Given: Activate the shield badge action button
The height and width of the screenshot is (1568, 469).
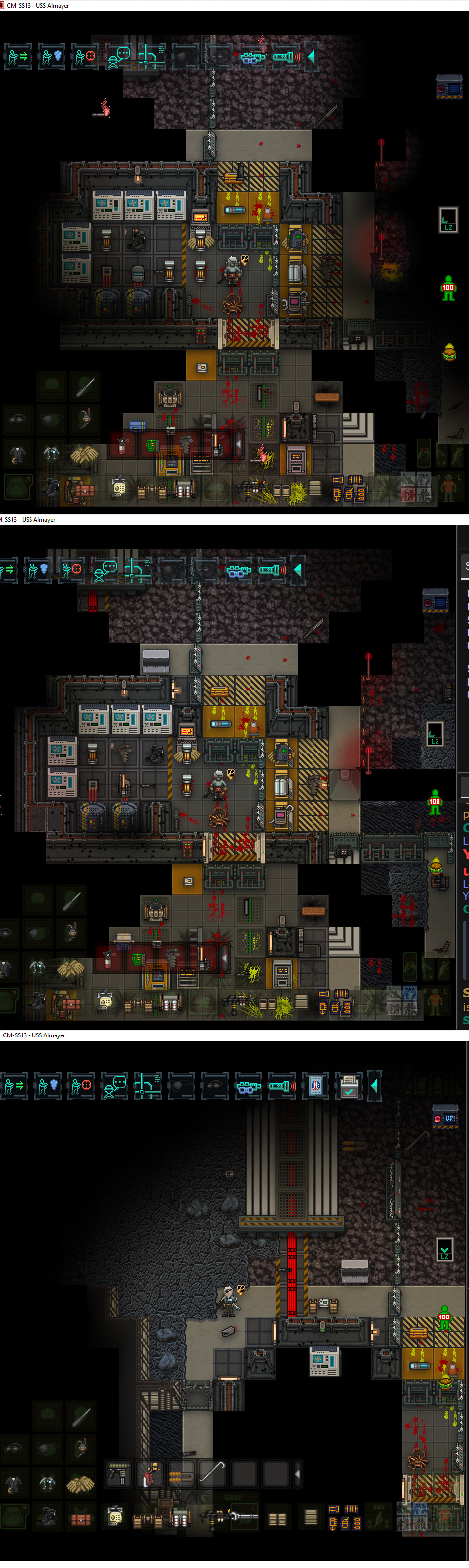Looking at the screenshot, I should click(x=315, y=1086).
